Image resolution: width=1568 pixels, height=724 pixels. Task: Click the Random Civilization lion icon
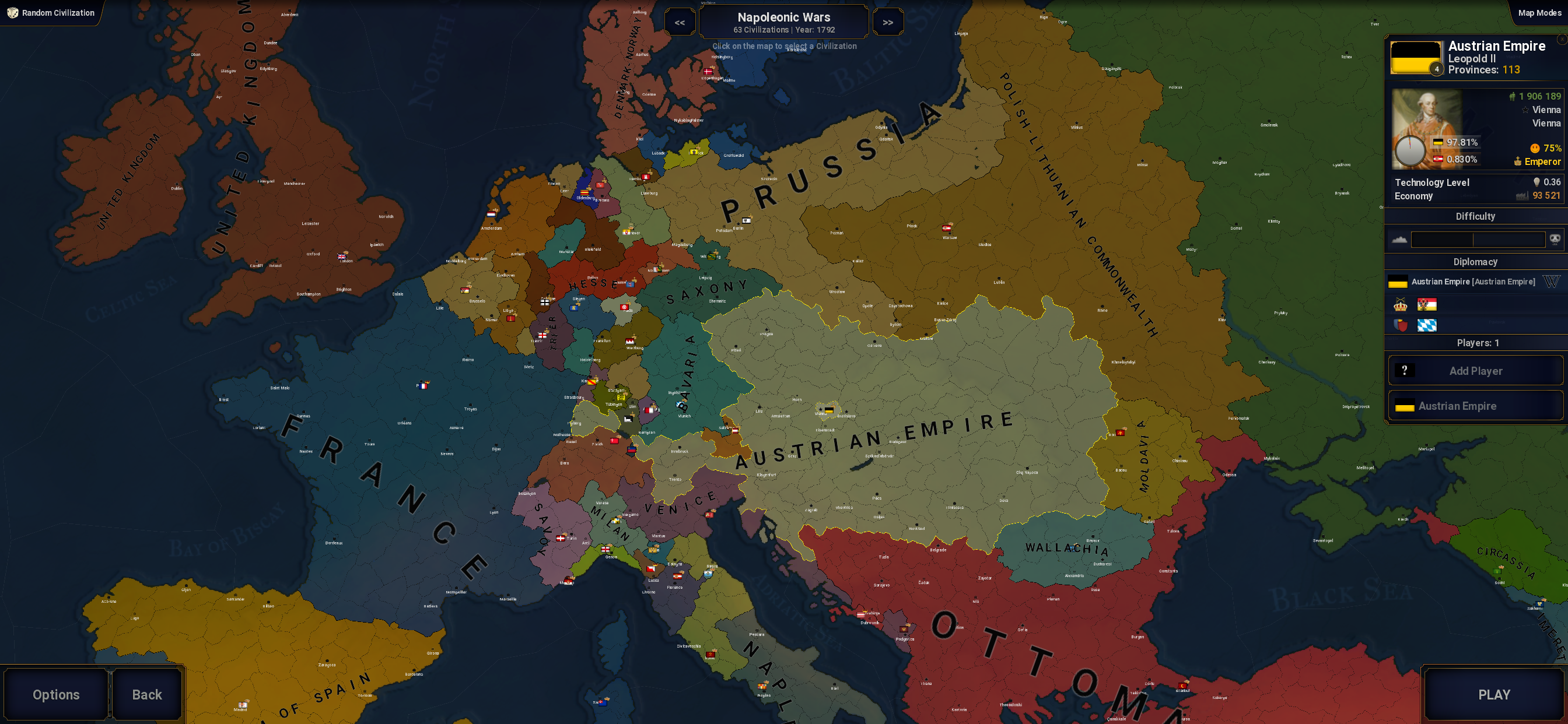point(12,12)
